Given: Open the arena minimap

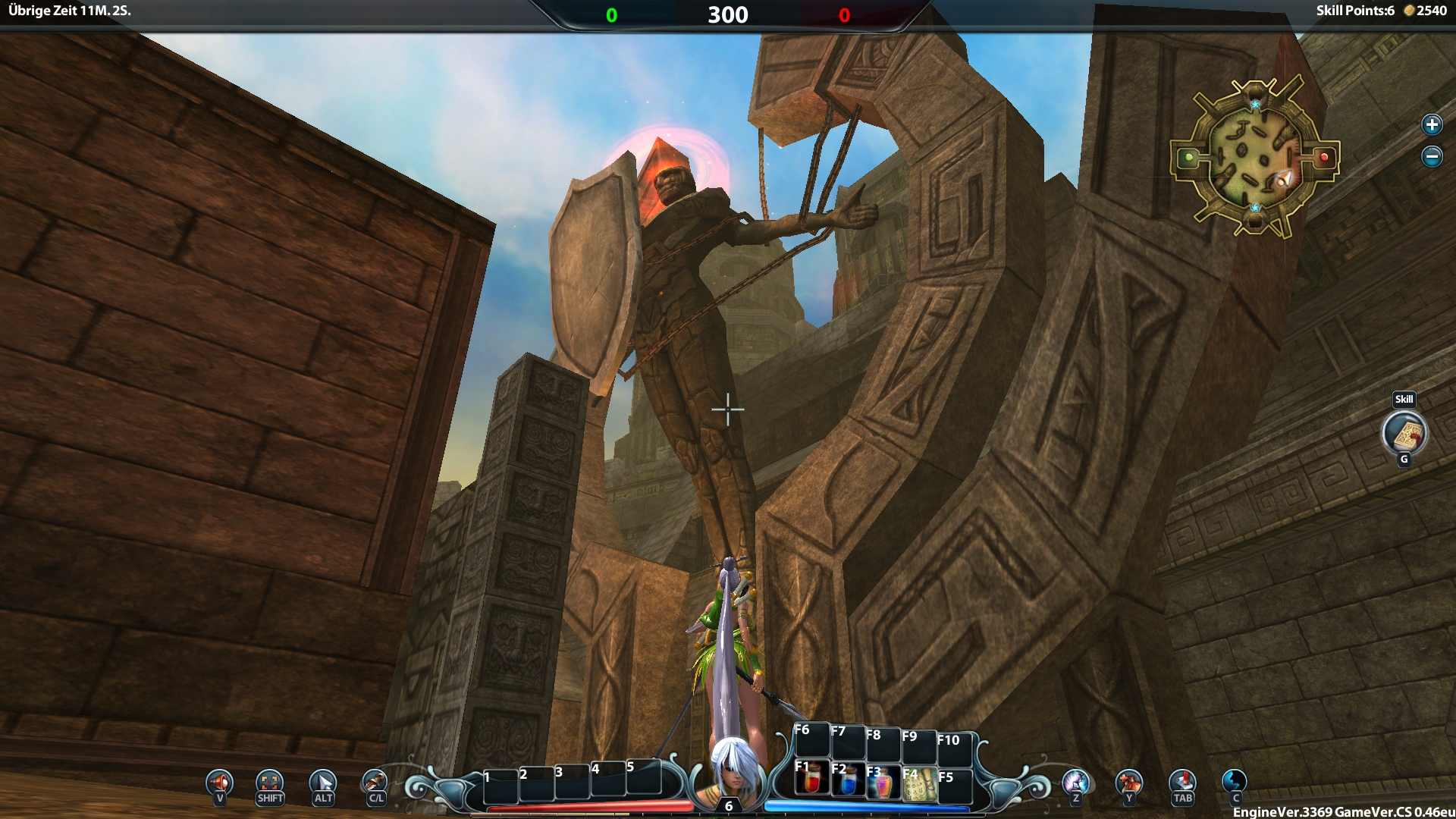Looking at the screenshot, I should [x=1254, y=158].
